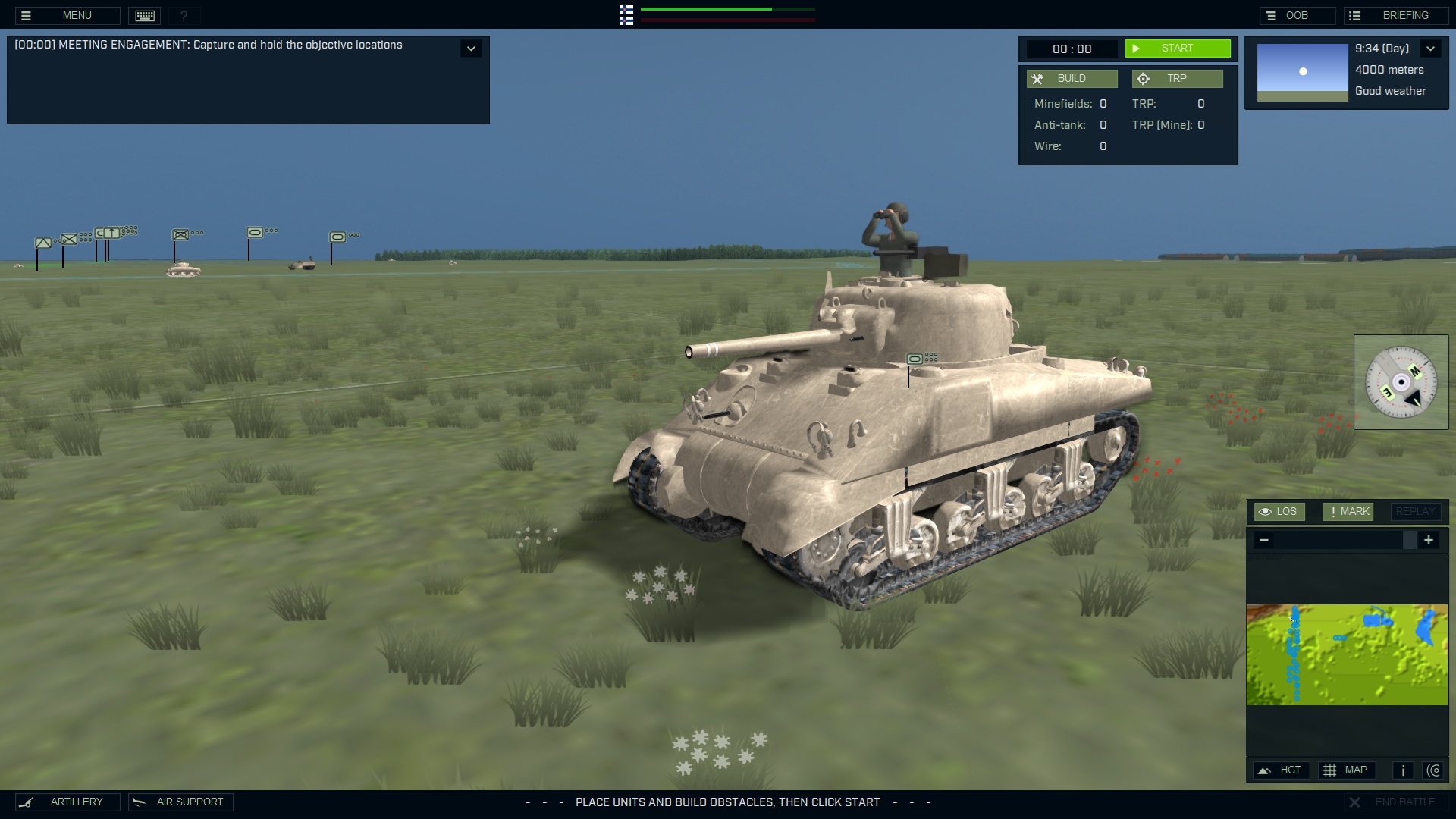The height and width of the screenshot is (819, 1456).
Task: Open the OOB order of battle panel
Action: [1299, 14]
